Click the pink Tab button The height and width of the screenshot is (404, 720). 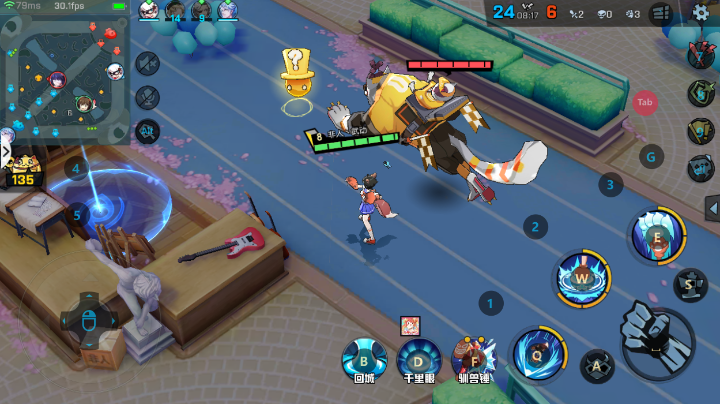pos(645,102)
